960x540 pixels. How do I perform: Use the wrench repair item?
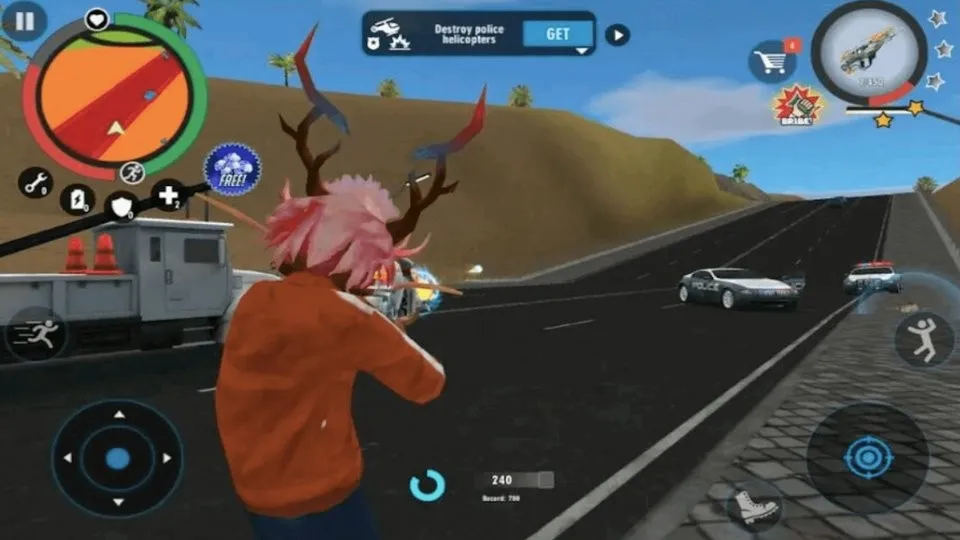(x=35, y=183)
